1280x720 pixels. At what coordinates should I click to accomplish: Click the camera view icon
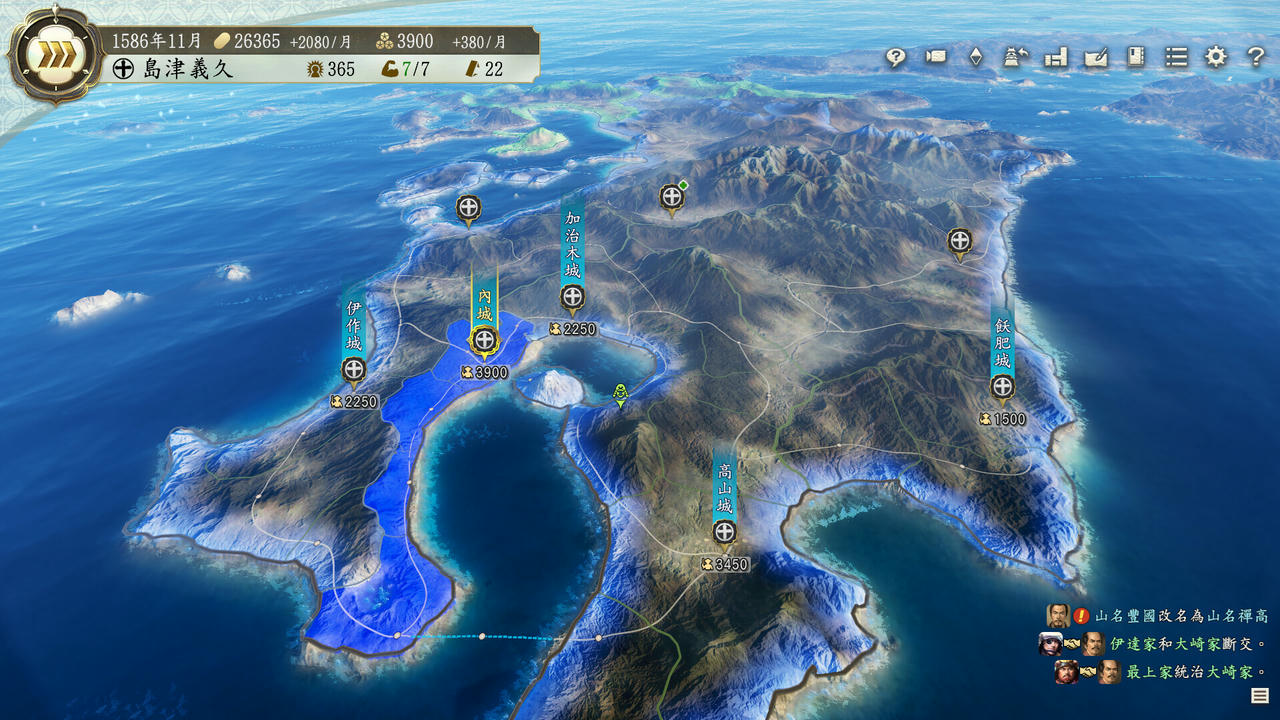tap(936, 57)
